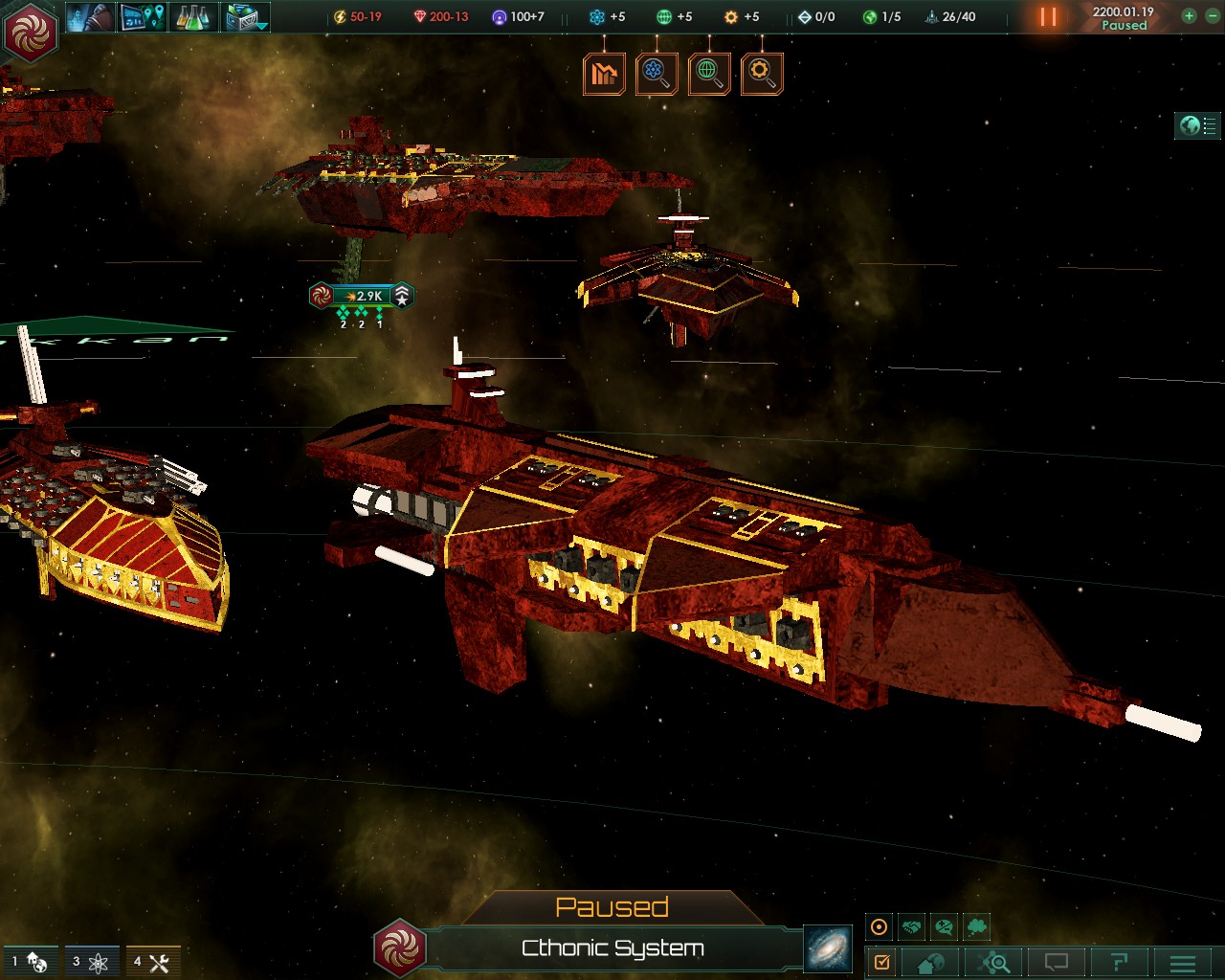Switch to outliner tab 4 with tools icon
This screenshot has width=1225, height=980.
pos(151,962)
